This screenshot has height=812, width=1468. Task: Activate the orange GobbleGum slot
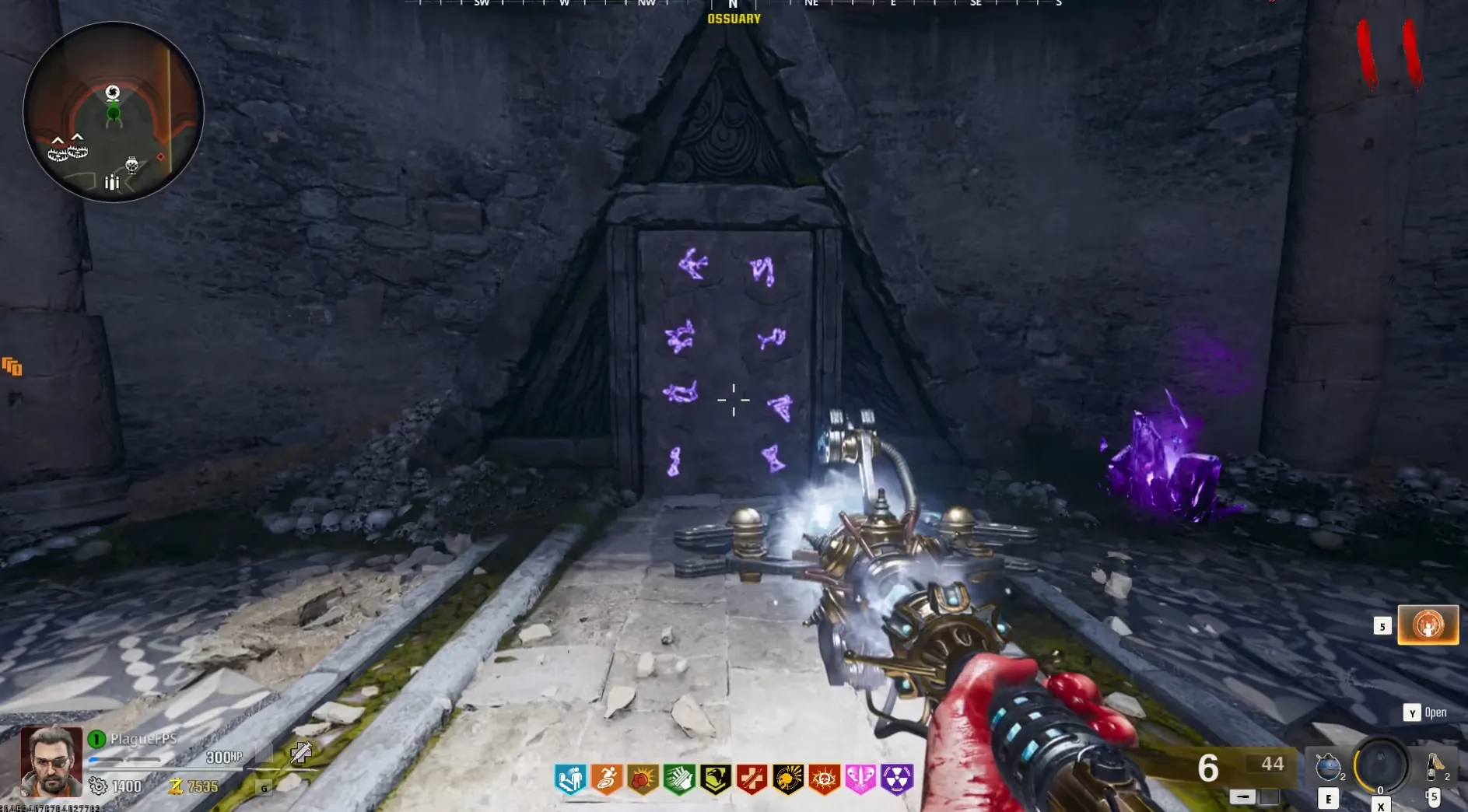1428,625
